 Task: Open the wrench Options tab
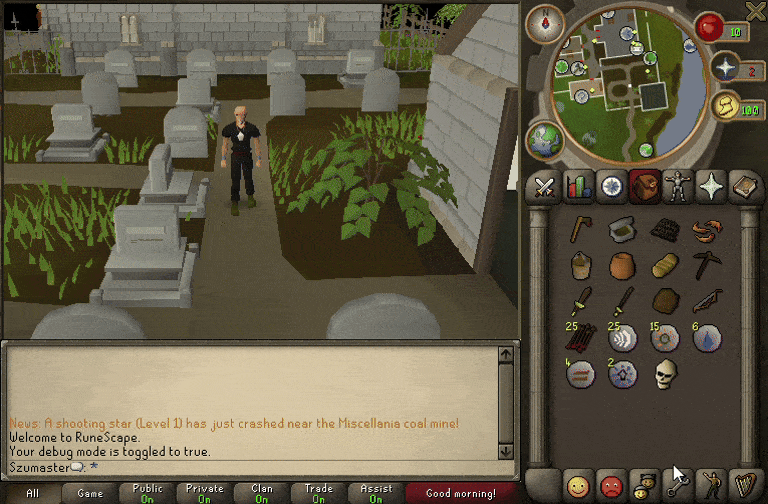pyautogui.click(x=677, y=485)
